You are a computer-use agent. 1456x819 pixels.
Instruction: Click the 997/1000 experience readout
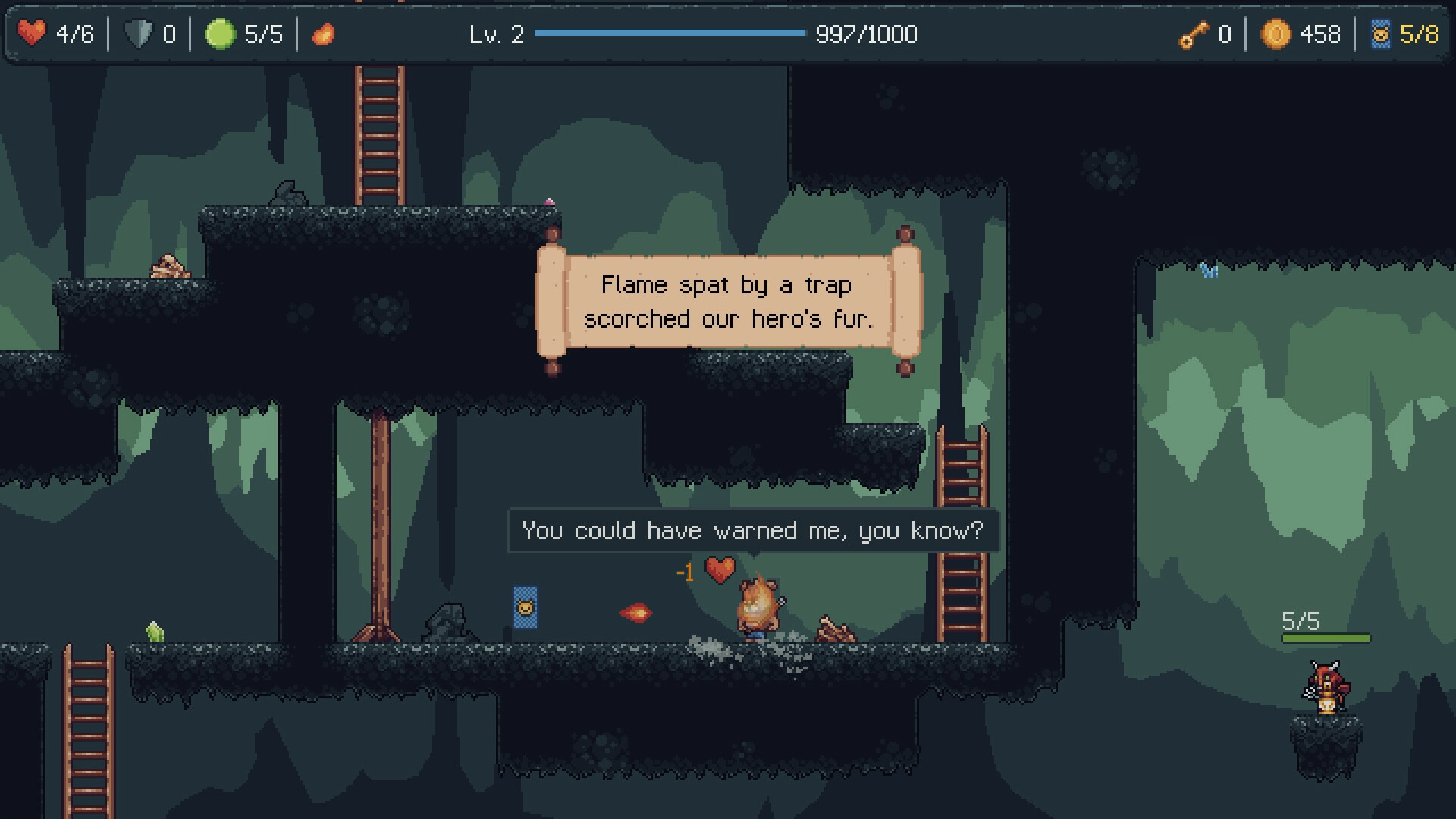[x=865, y=34]
